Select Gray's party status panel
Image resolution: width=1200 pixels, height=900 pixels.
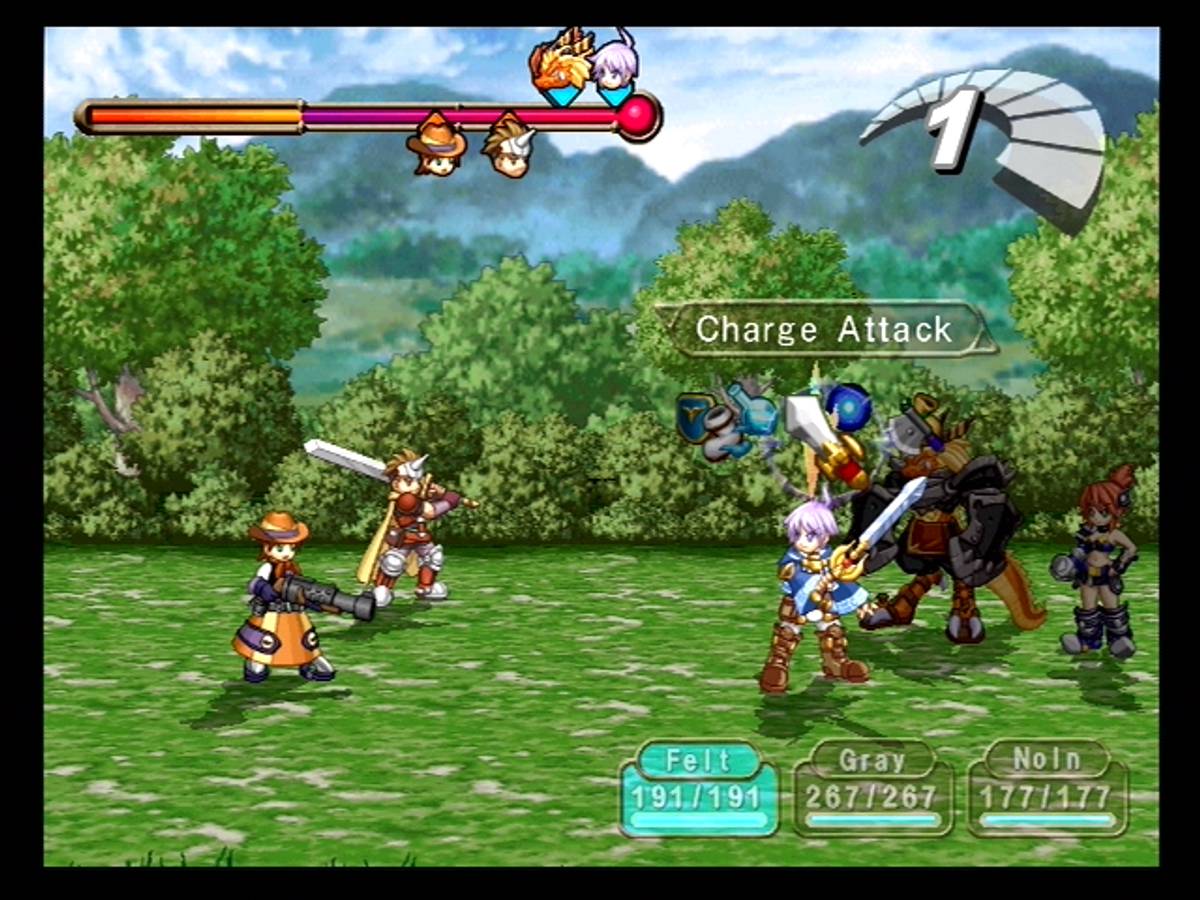click(872, 788)
